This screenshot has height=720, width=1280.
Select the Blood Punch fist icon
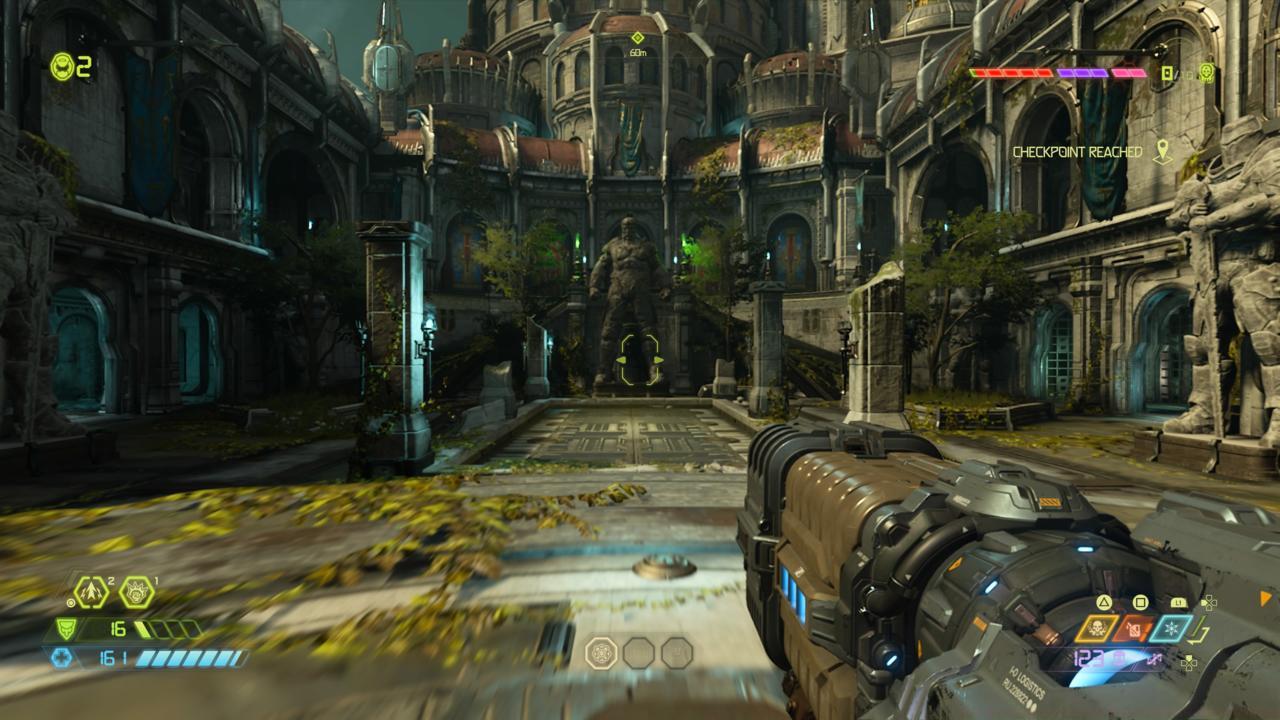pos(136,593)
